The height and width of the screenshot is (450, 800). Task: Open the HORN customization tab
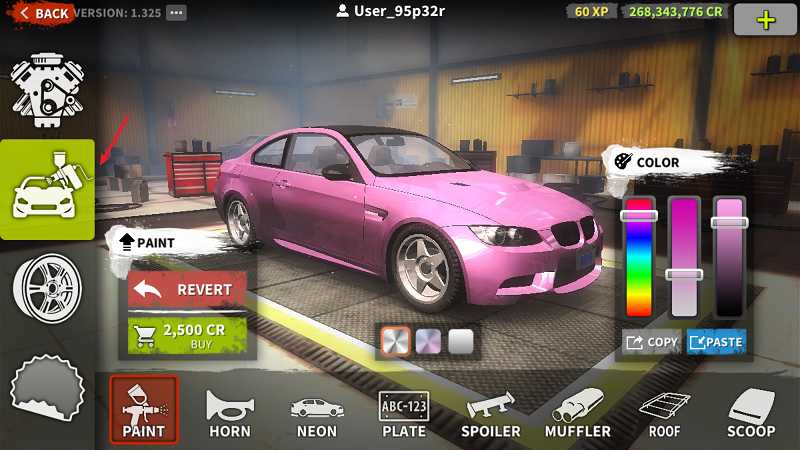[229, 410]
